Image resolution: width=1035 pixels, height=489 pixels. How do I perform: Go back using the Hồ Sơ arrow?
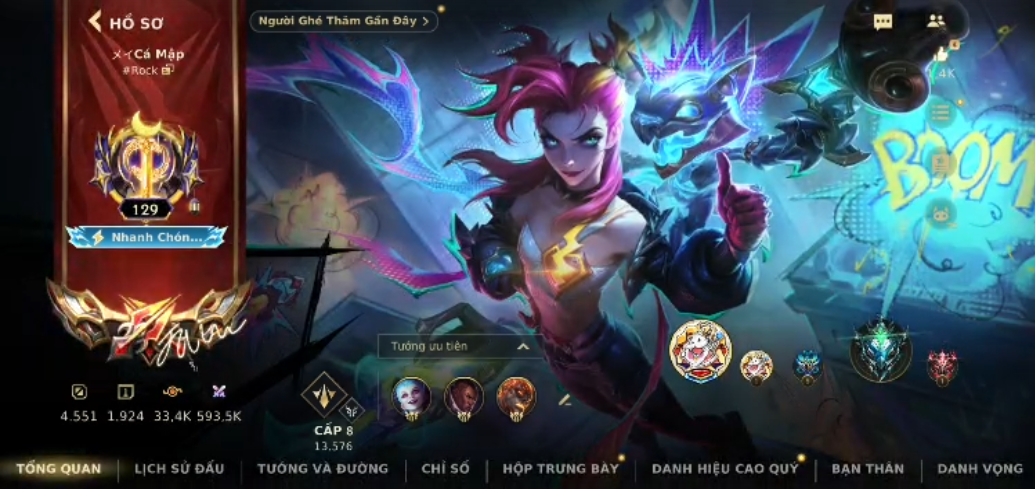coord(96,21)
